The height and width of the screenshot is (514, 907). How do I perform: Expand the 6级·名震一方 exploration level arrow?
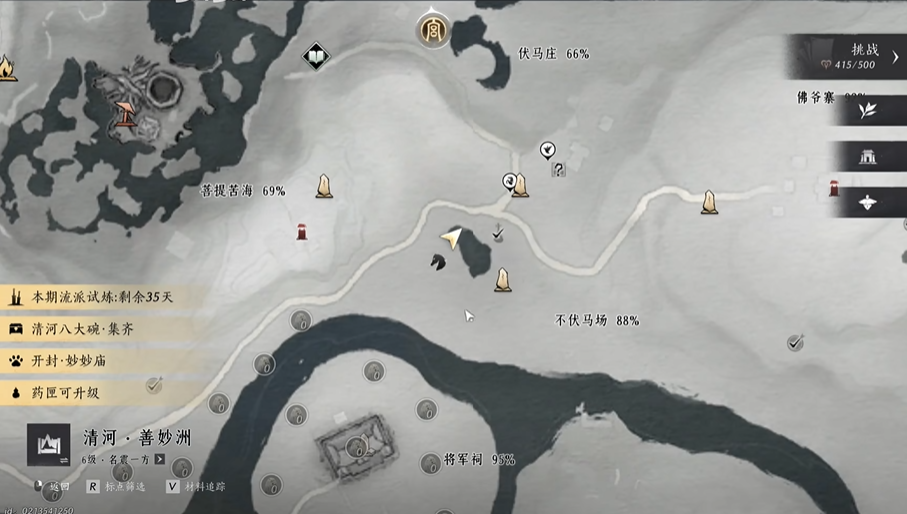(160, 459)
